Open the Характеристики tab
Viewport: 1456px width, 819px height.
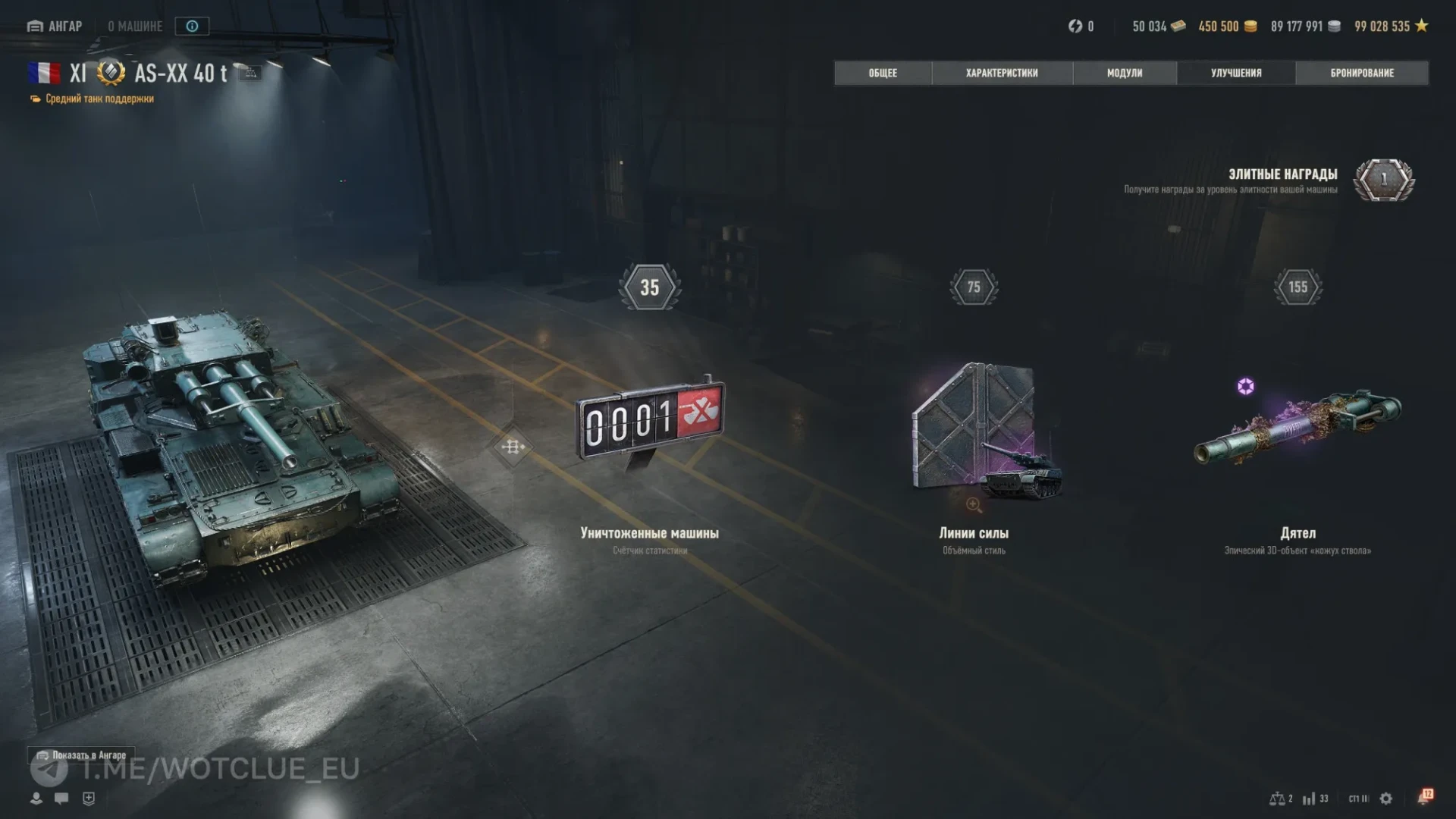(x=1002, y=73)
